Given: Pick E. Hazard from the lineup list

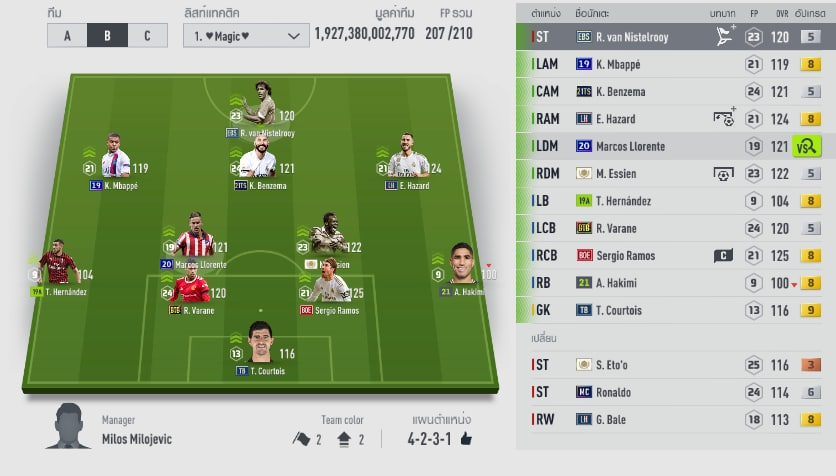Looking at the screenshot, I should 640,119.
